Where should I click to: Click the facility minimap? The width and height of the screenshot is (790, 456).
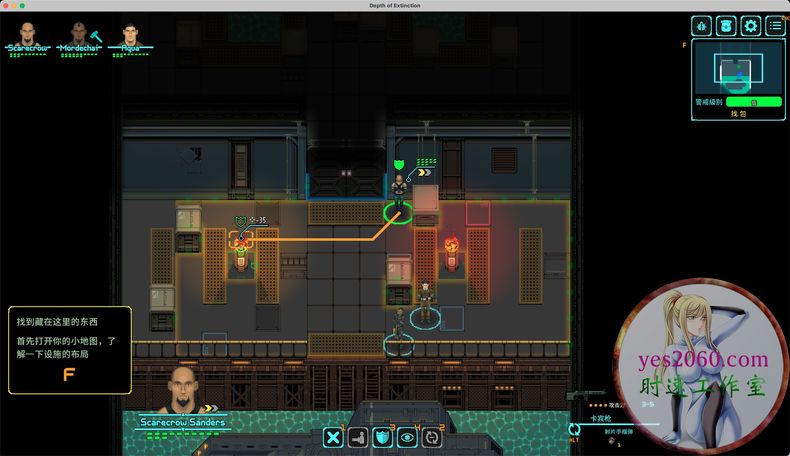tap(738, 68)
